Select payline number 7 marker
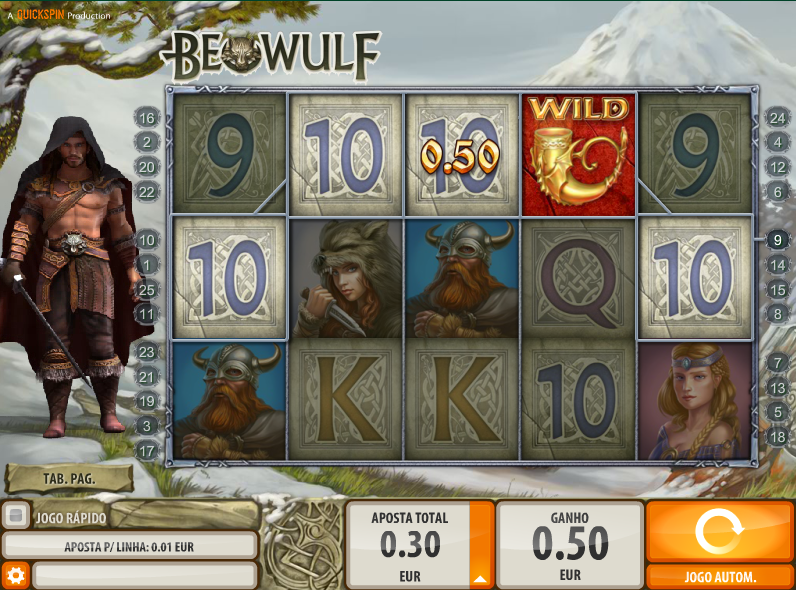 (x=778, y=363)
